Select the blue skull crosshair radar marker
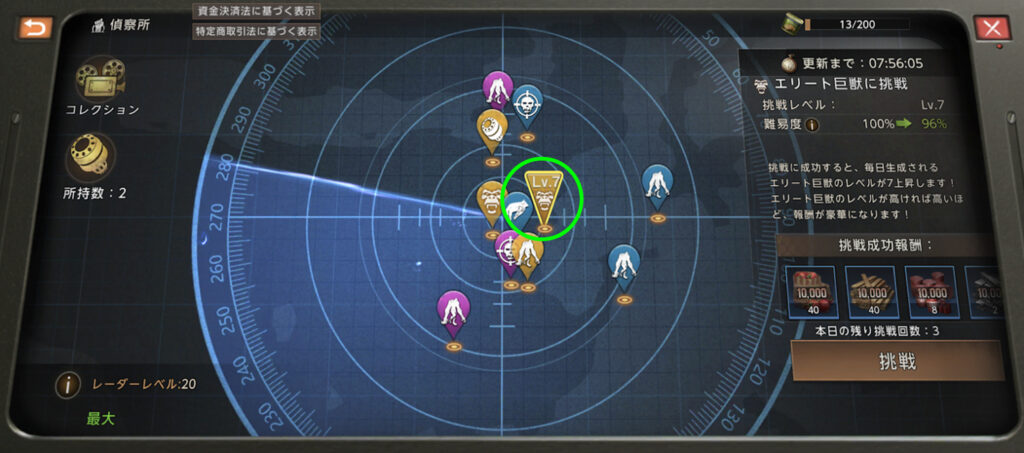Viewport: 1024px width, 453px height. [x=527, y=104]
